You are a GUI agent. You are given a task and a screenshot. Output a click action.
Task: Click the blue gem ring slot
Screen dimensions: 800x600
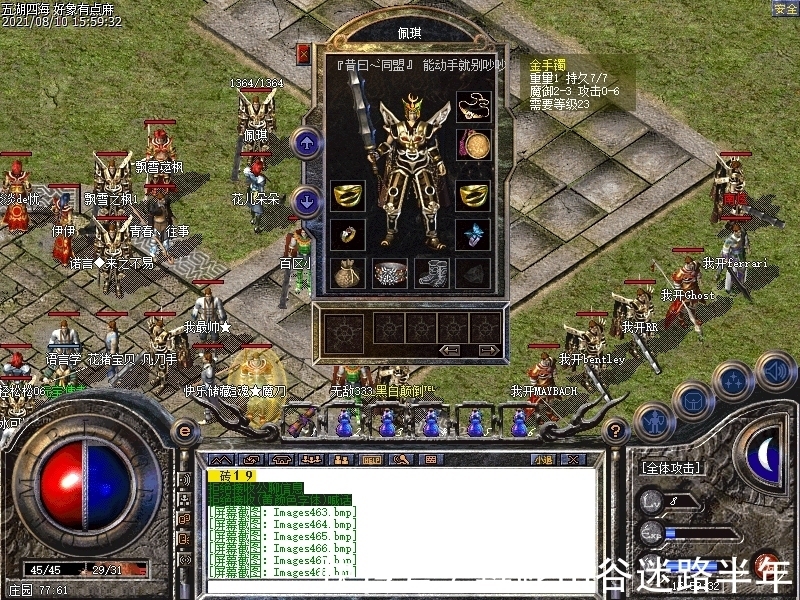click(x=472, y=235)
